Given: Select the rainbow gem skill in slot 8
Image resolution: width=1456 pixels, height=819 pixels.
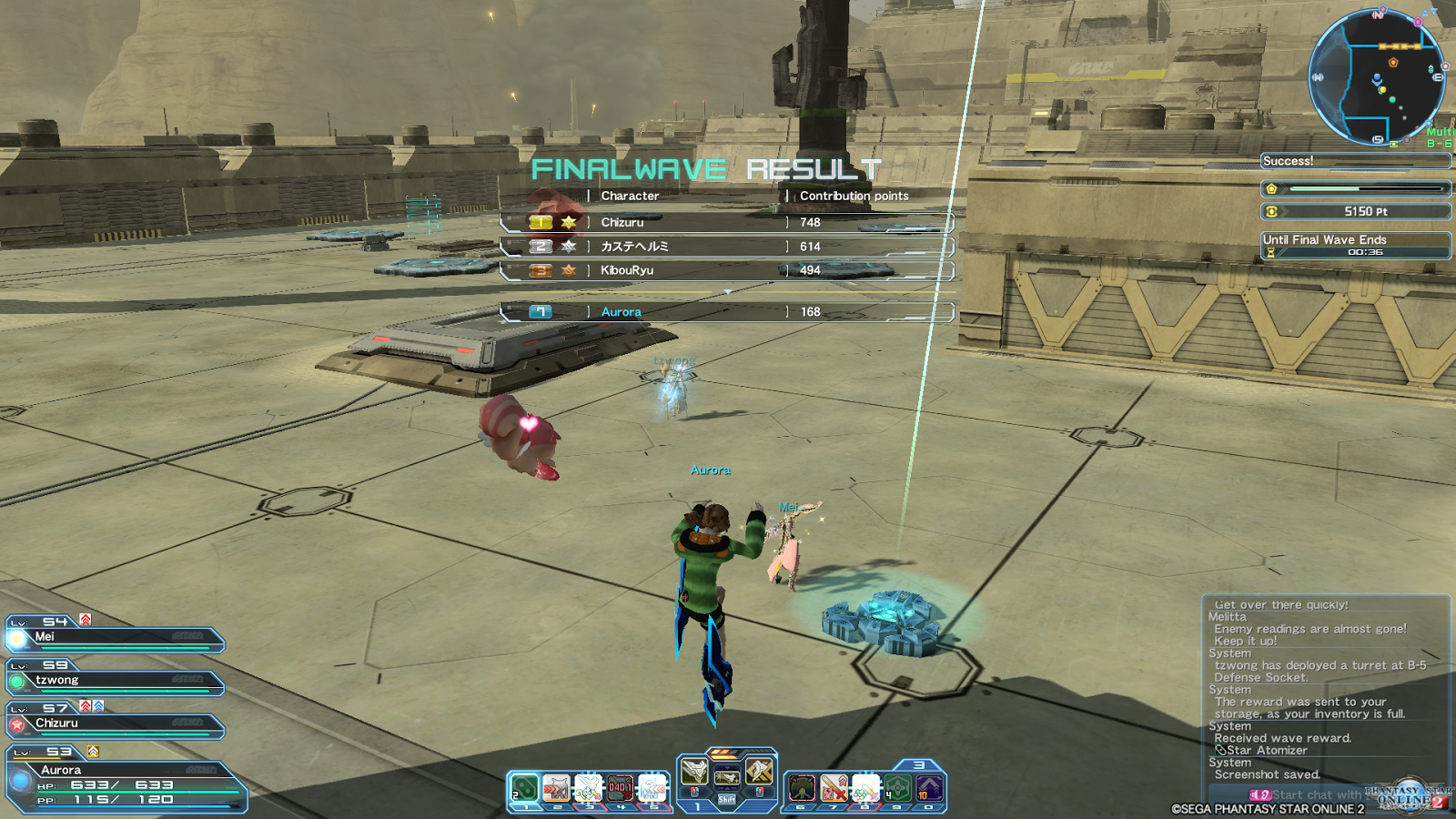Looking at the screenshot, I should click(x=865, y=787).
